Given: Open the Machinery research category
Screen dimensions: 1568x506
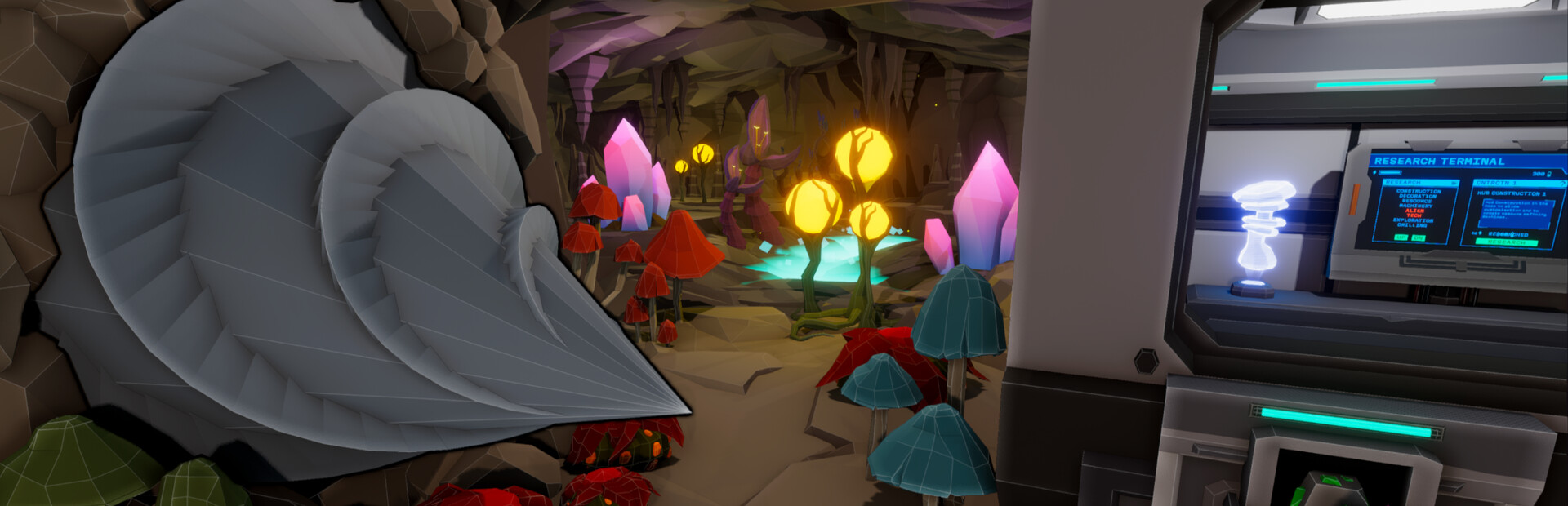Looking at the screenshot, I should pos(1416,206).
